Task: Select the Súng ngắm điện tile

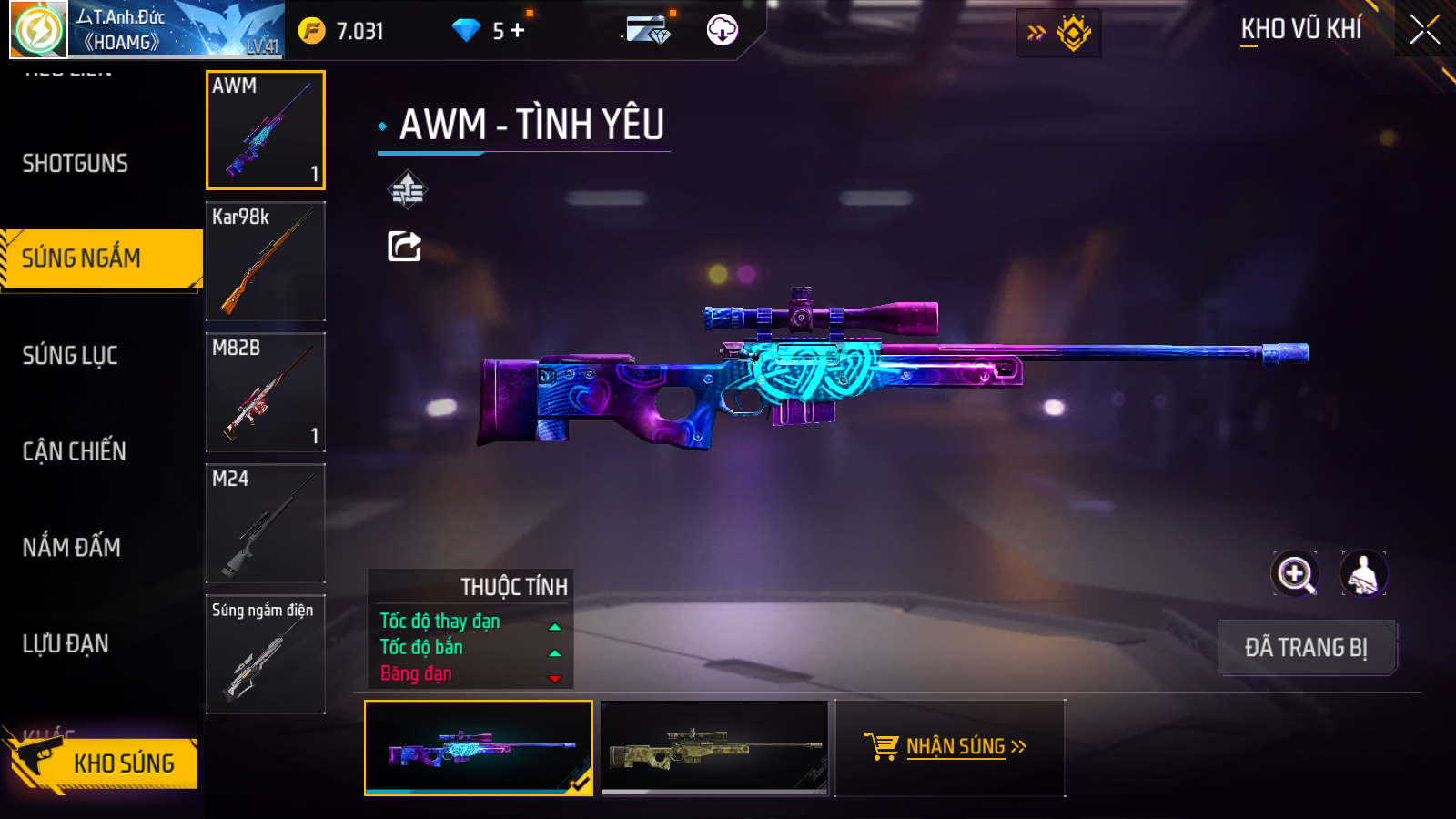Action: (x=266, y=654)
